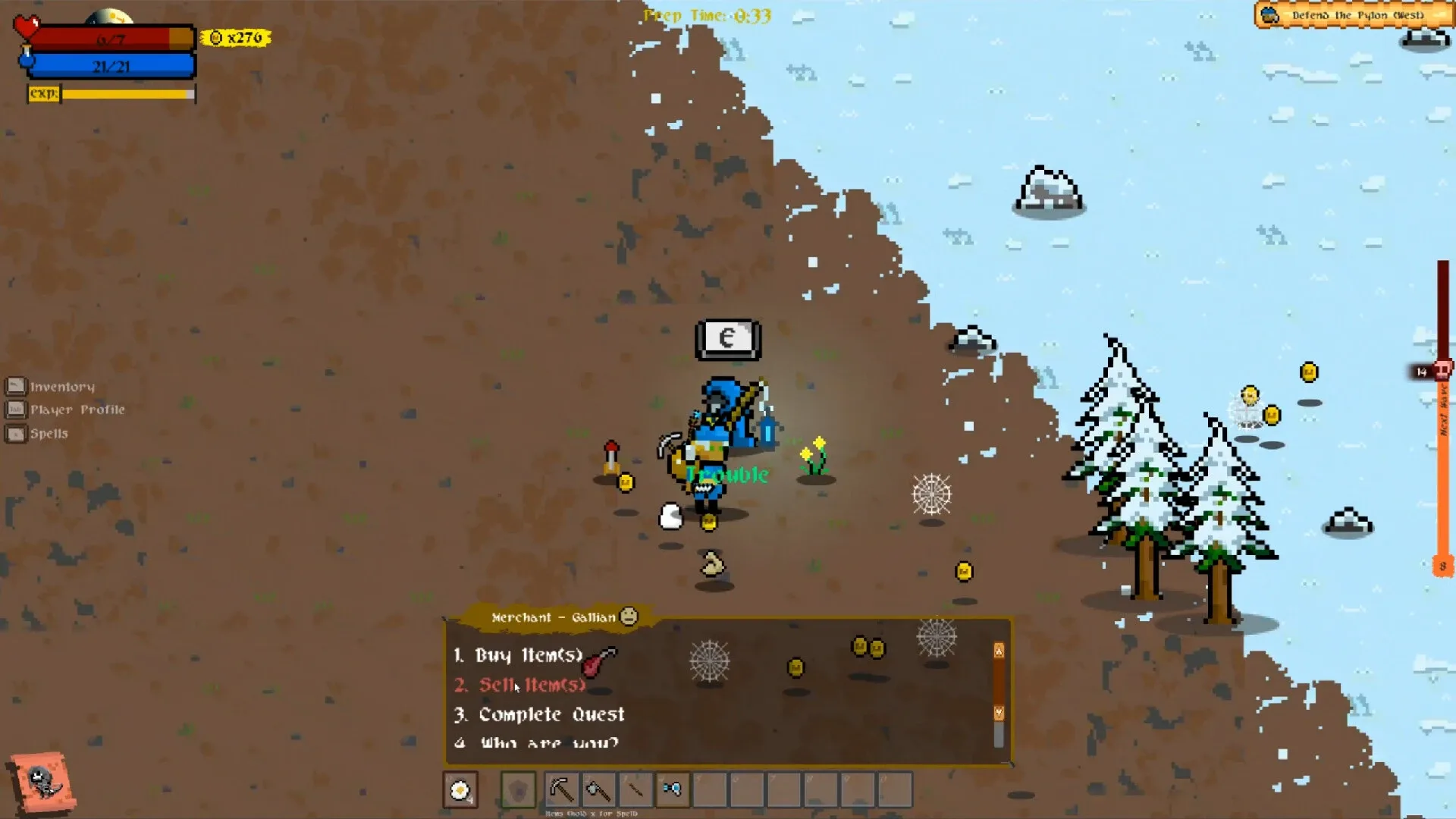
Task: Click the merchant face icon beside Gallian's name
Action: point(628,617)
